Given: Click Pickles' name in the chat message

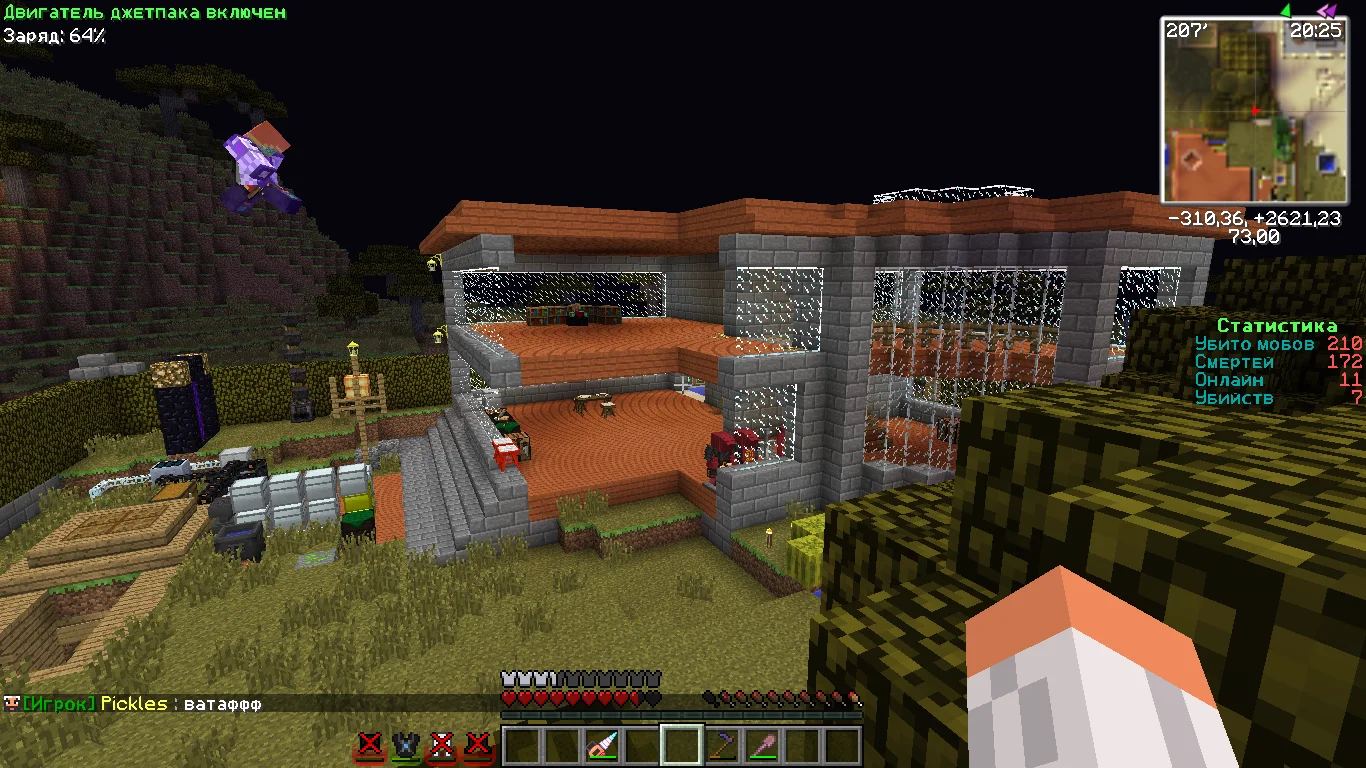Looking at the screenshot, I should pos(134,704).
